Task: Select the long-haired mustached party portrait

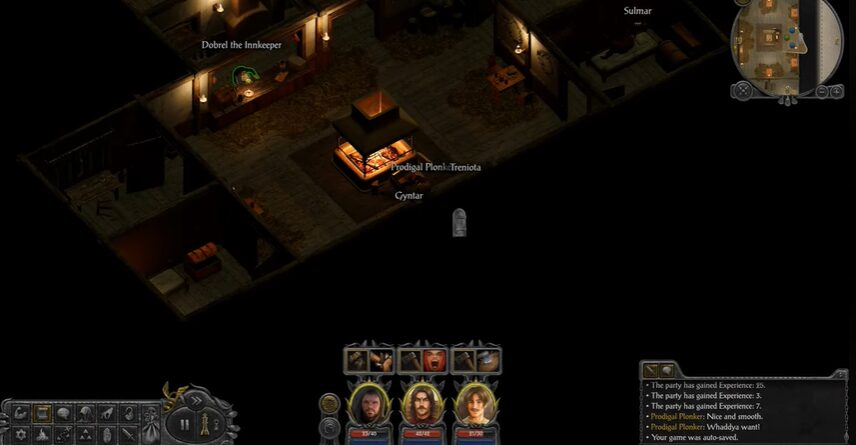Action: click(421, 405)
